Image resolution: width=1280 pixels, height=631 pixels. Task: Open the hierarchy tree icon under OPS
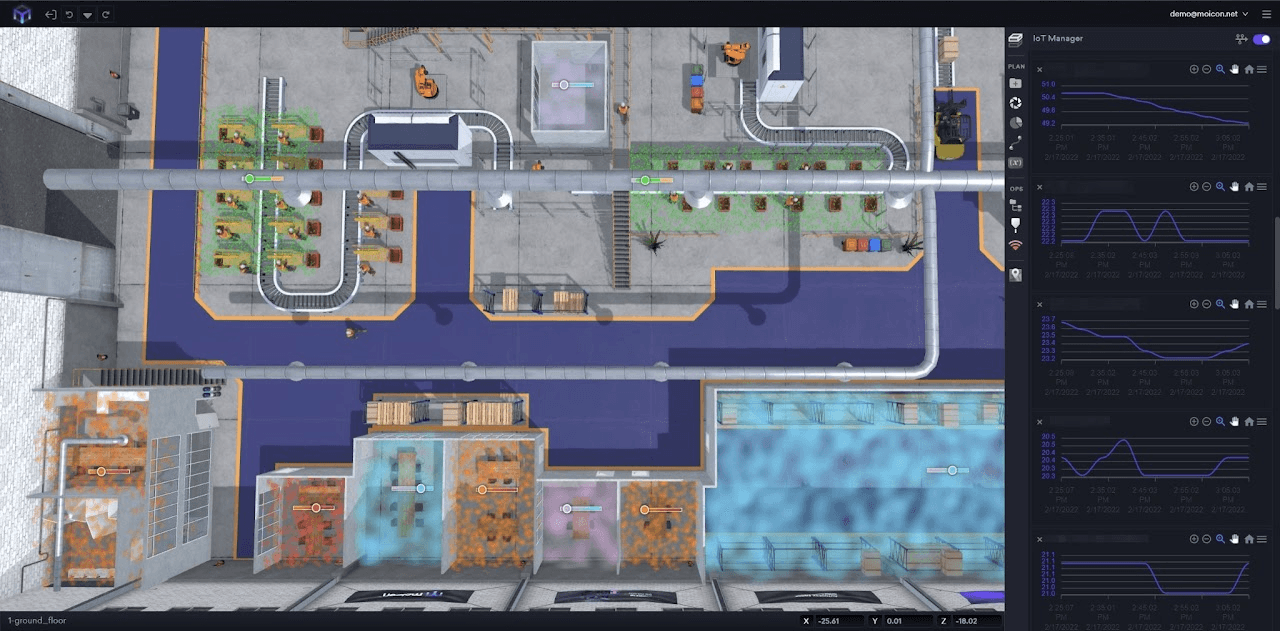coord(1016,205)
